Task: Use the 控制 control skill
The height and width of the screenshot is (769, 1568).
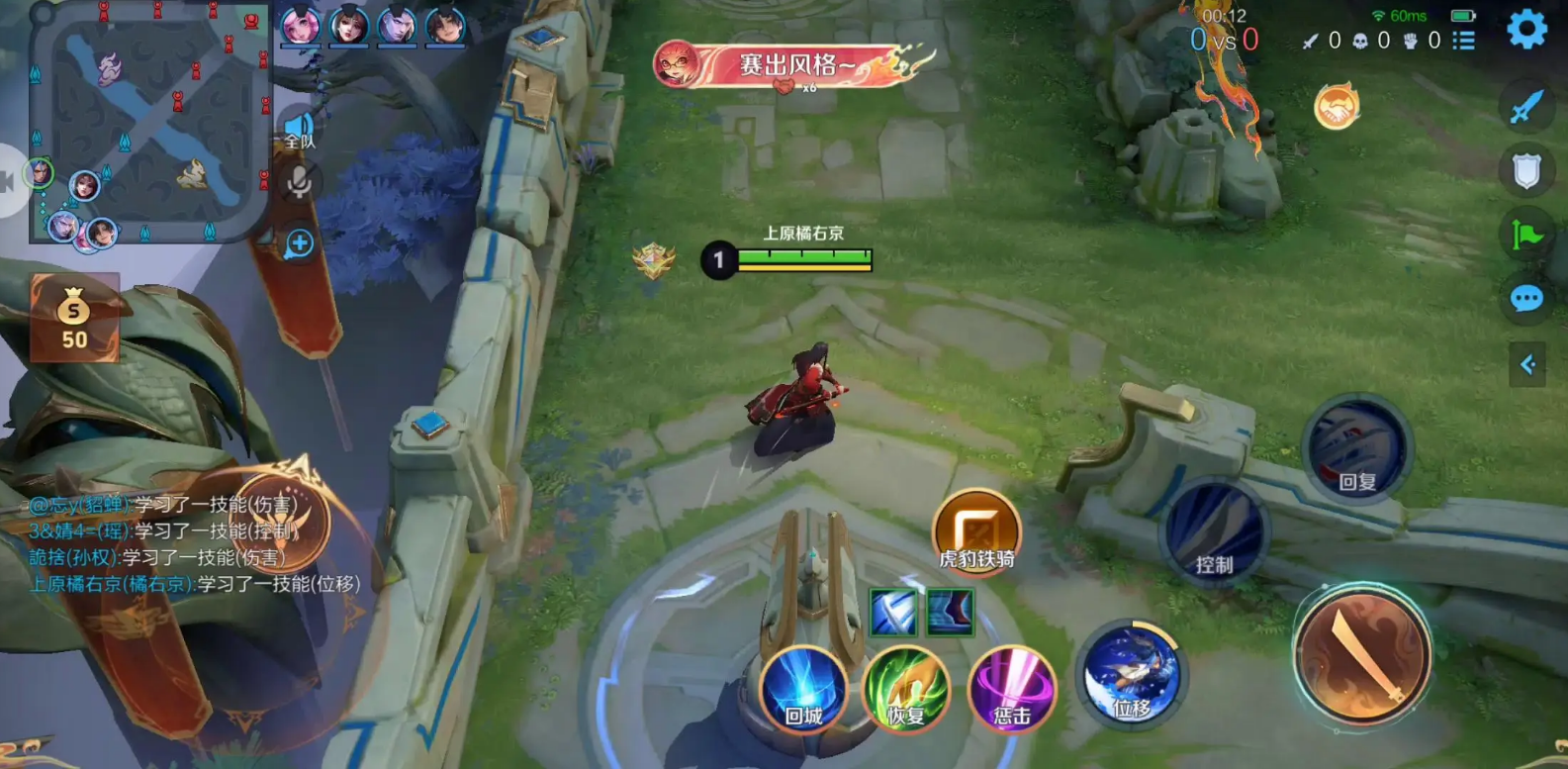Action: (1214, 532)
